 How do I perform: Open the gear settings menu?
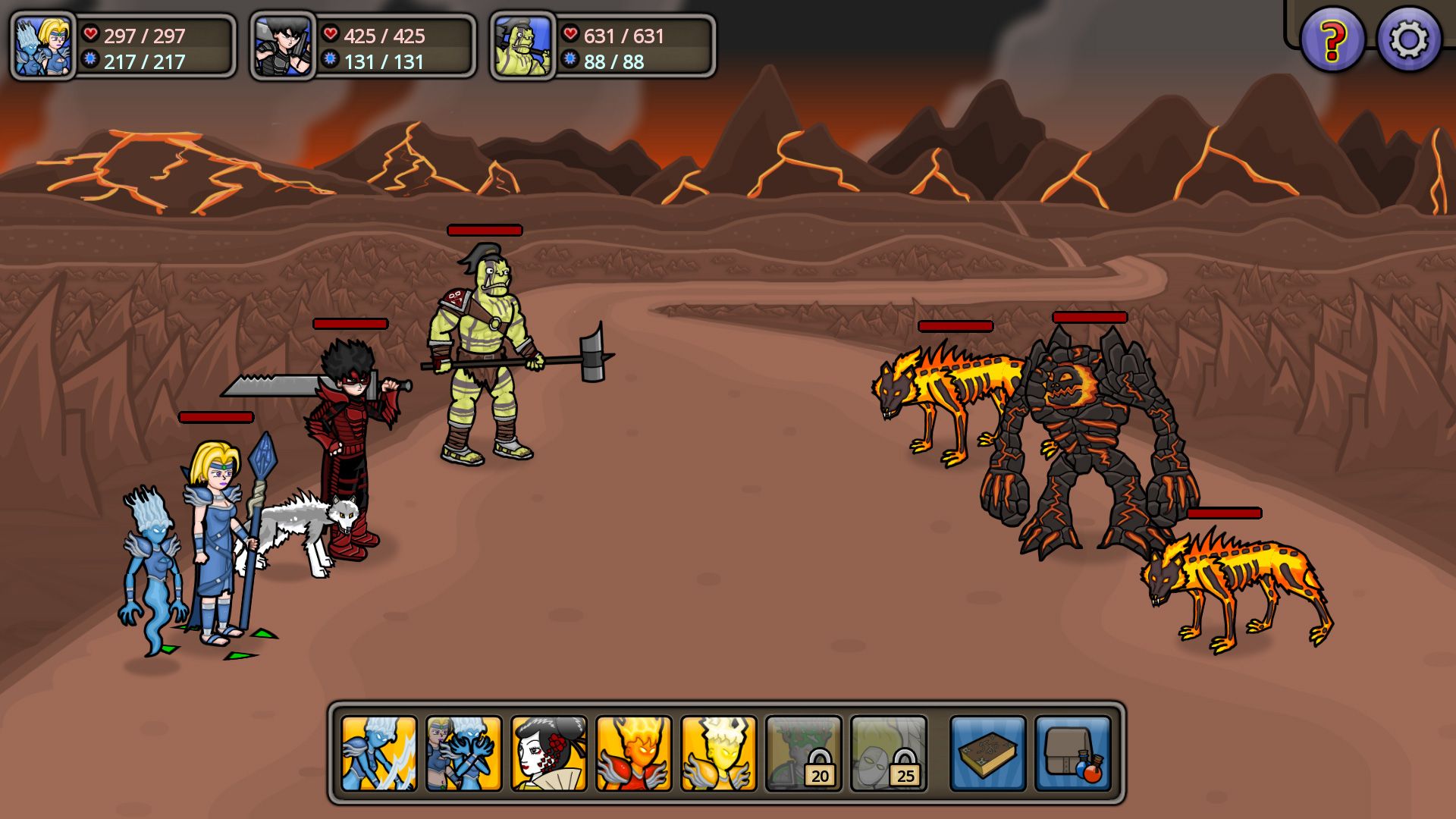coord(1408,39)
